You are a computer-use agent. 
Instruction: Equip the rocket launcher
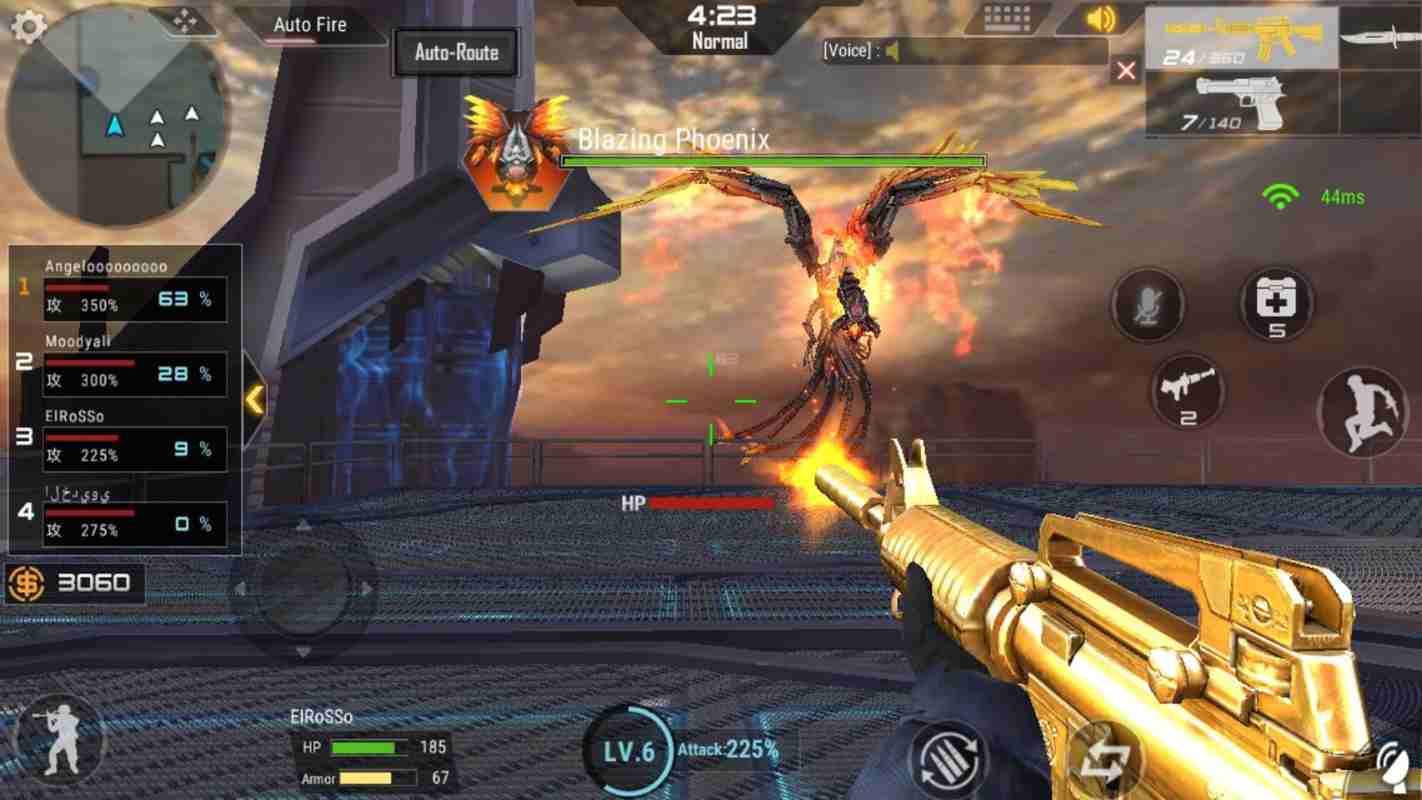pos(1189,393)
